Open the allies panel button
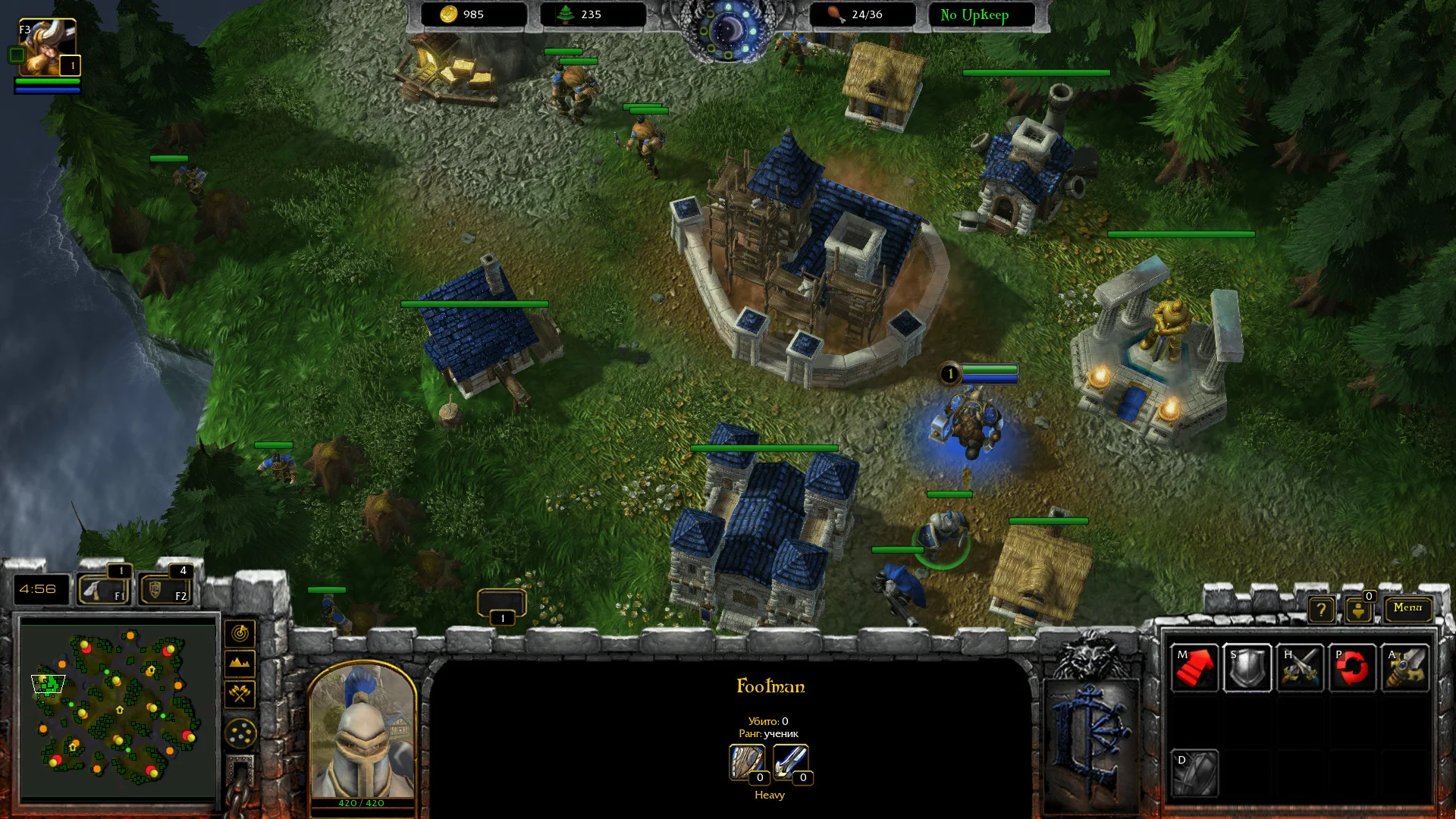The image size is (1456, 819). click(1358, 609)
